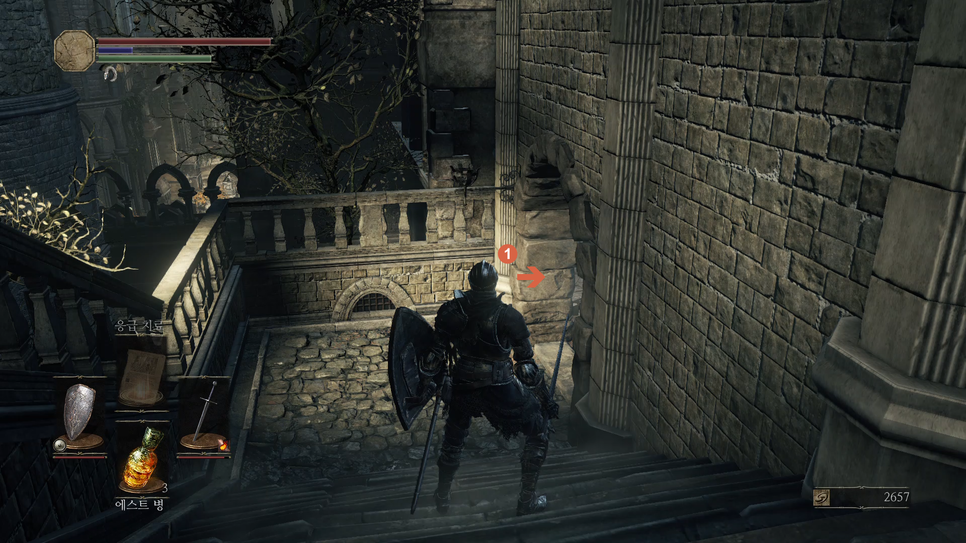The height and width of the screenshot is (543, 966).
Task: Select the Estus Flask quick item slot
Action: 141,462
